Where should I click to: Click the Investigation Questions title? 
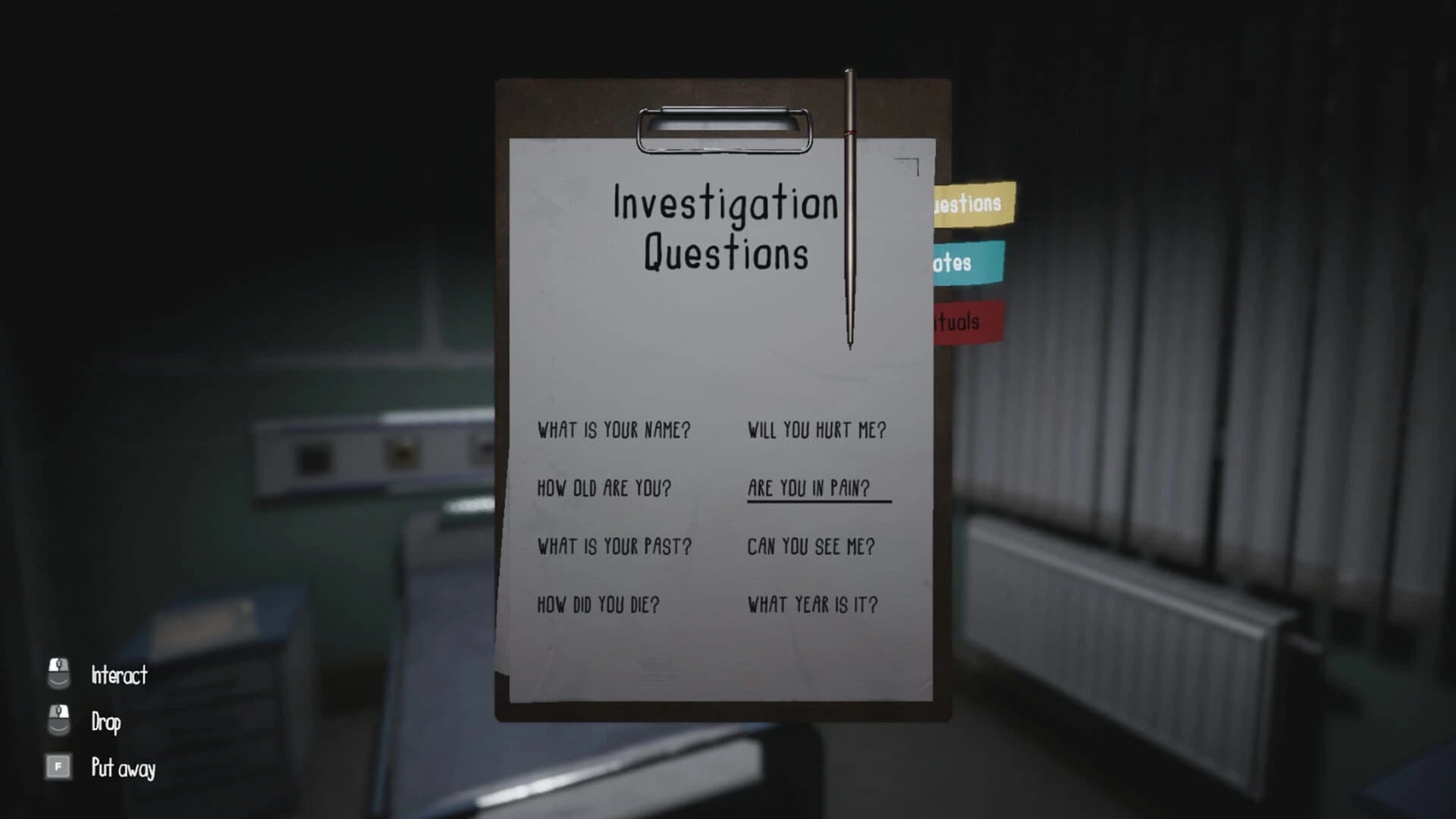(724, 227)
